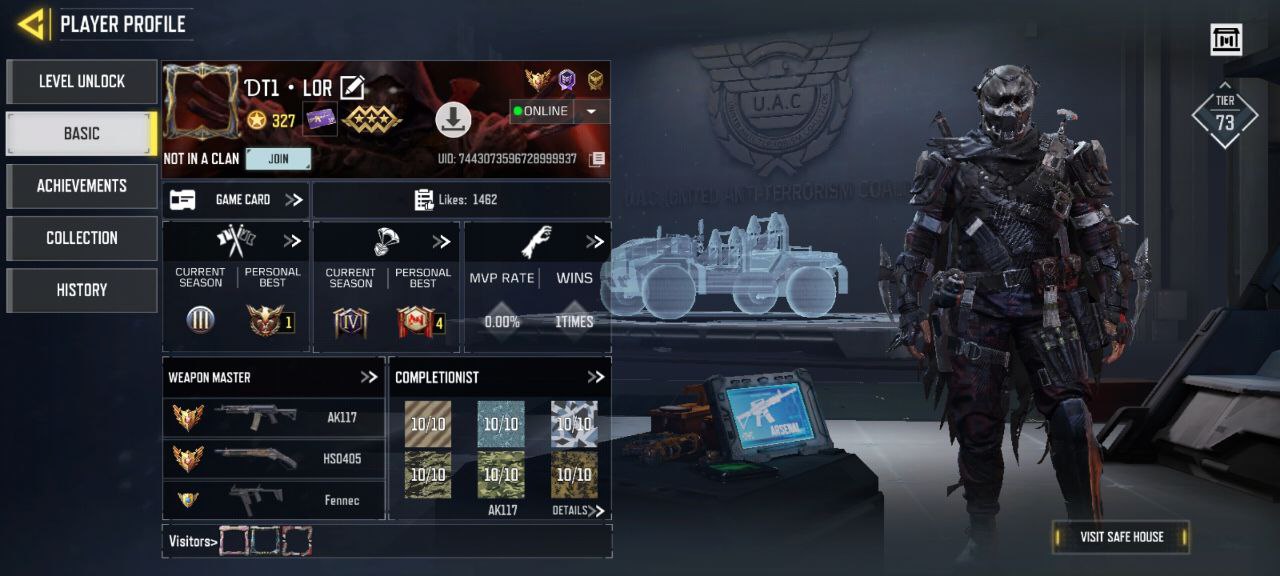Go back using the yellow arrow
The height and width of the screenshot is (576, 1280).
(32, 24)
